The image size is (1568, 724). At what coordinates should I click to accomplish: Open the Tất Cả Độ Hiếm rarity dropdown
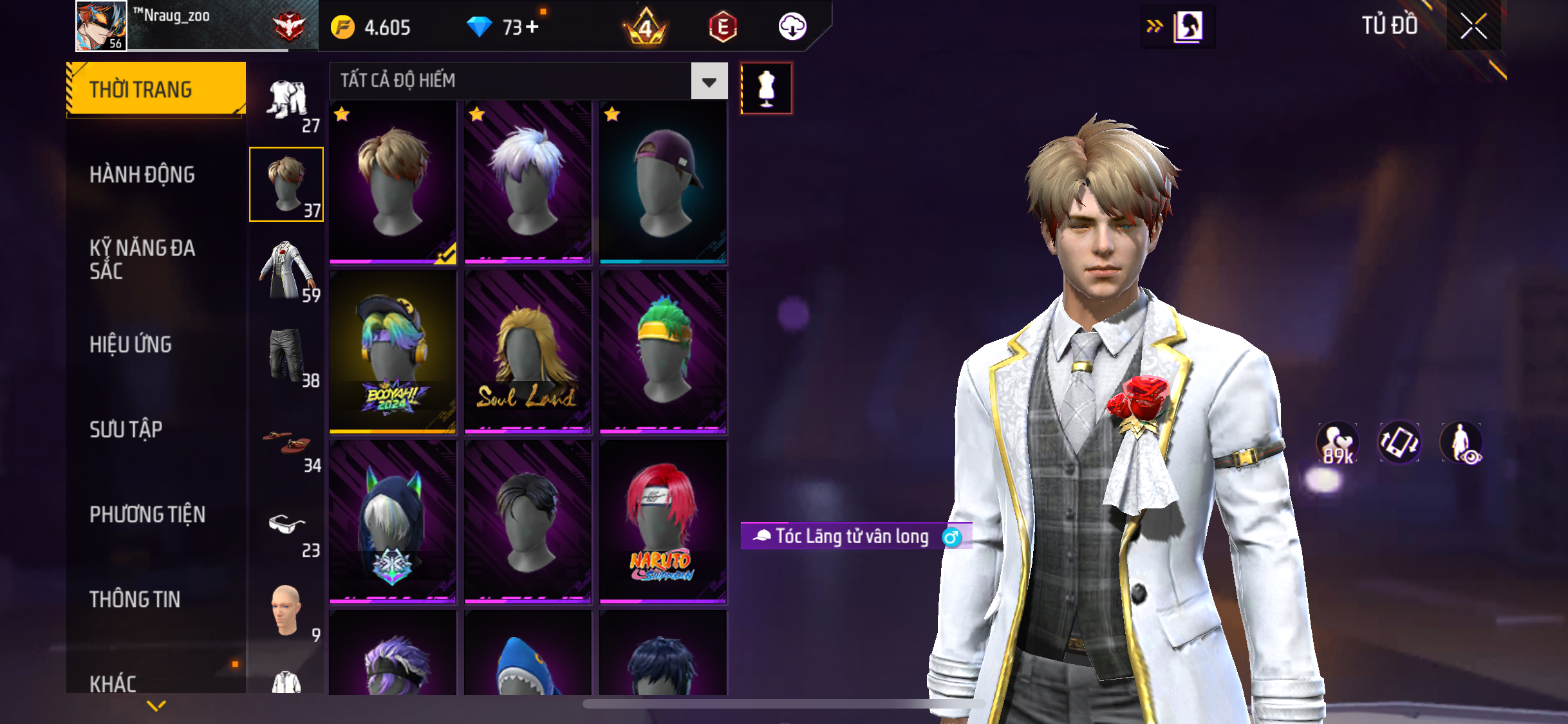709,81
